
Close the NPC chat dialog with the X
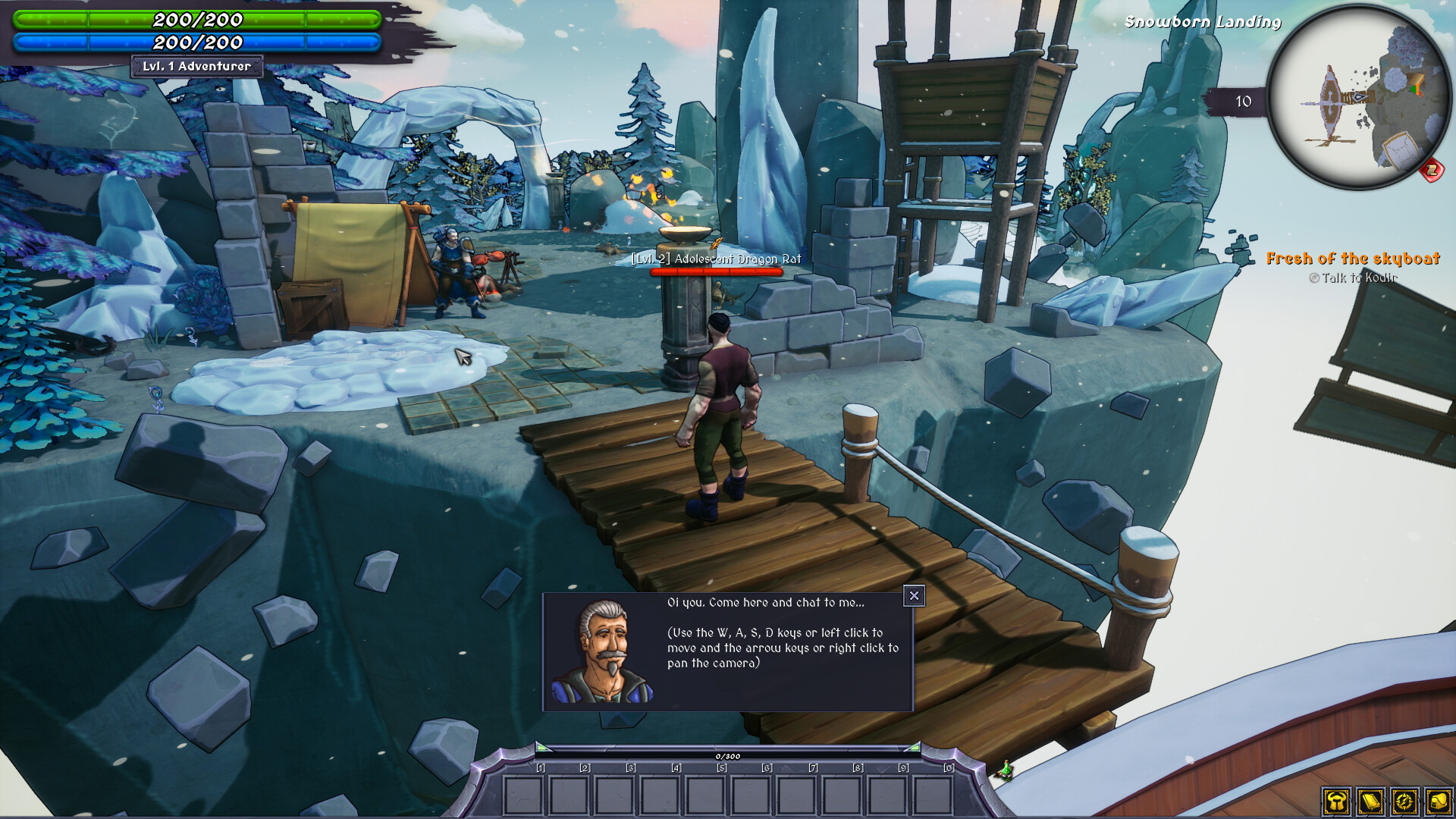pyautogui.click(x=915, y=597)
